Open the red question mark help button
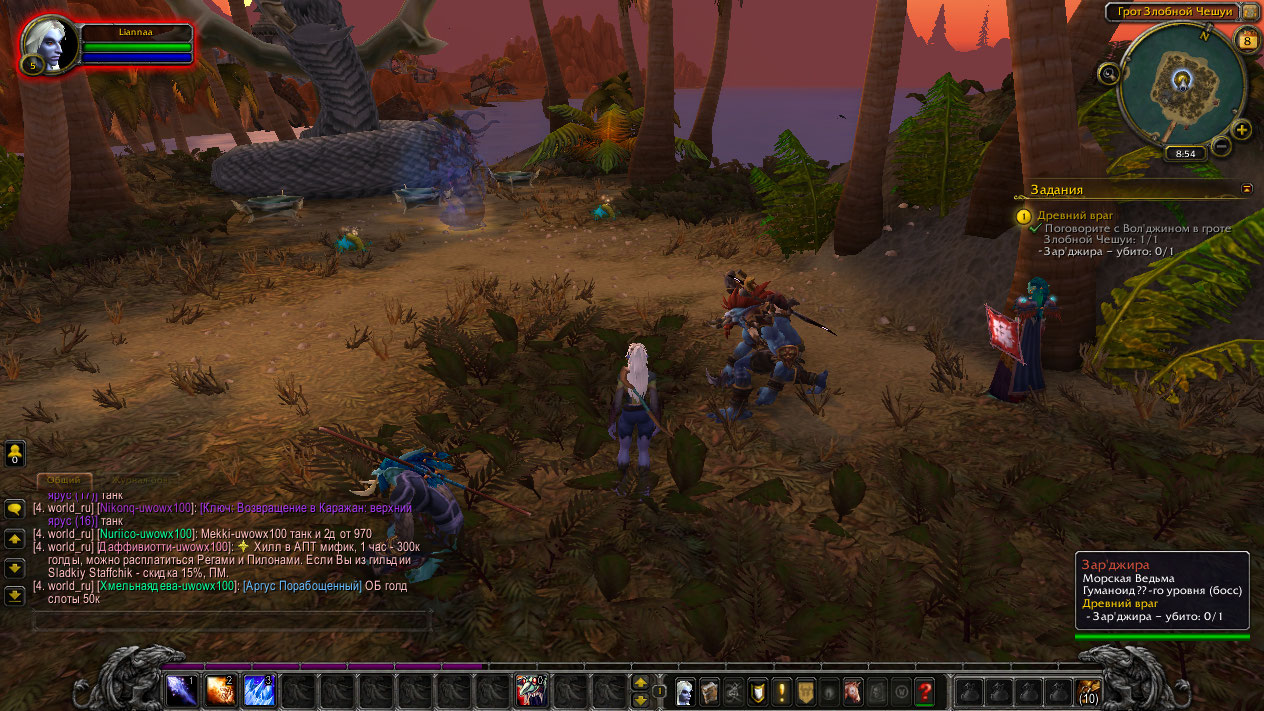Viewport: 1264px width, 711px height. pyautogui.click(x=925, y=690)
